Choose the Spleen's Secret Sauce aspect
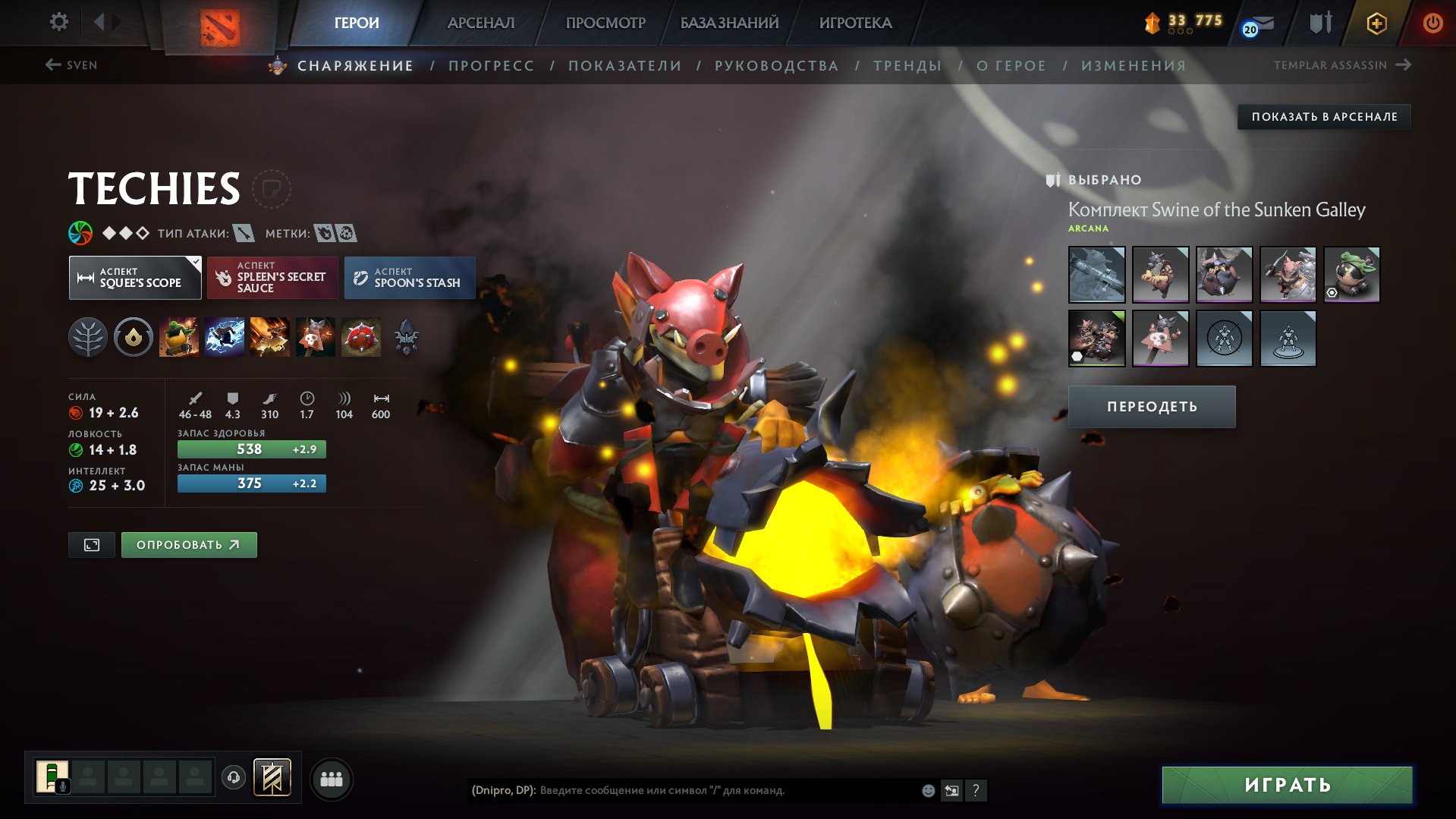Screen dimensions: 1456x819 click(272, 278)
